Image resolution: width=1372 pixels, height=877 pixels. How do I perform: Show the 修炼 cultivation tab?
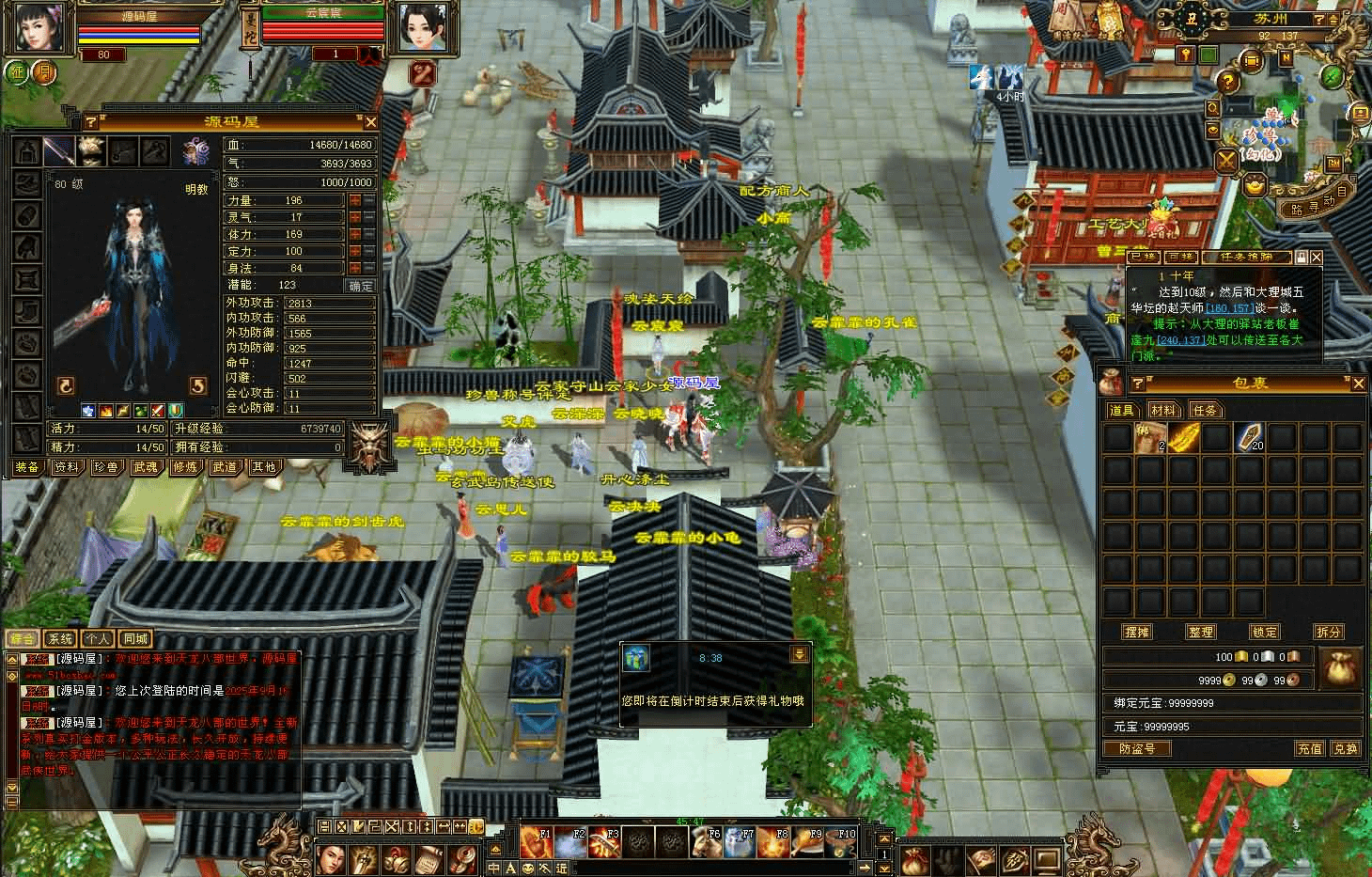[185, 467]
